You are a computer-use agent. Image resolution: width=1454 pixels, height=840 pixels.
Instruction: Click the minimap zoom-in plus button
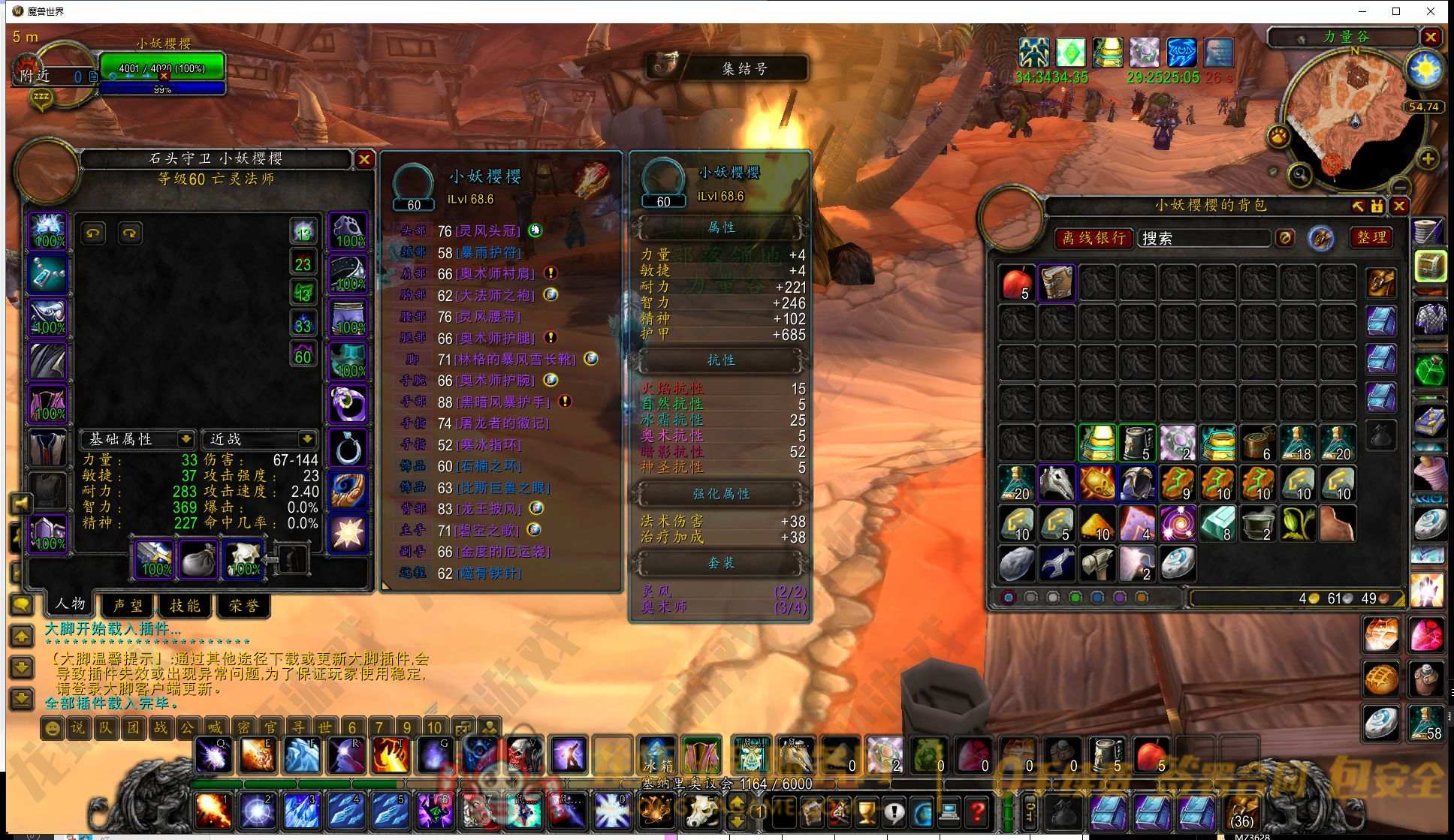(x=1428, y=158)
